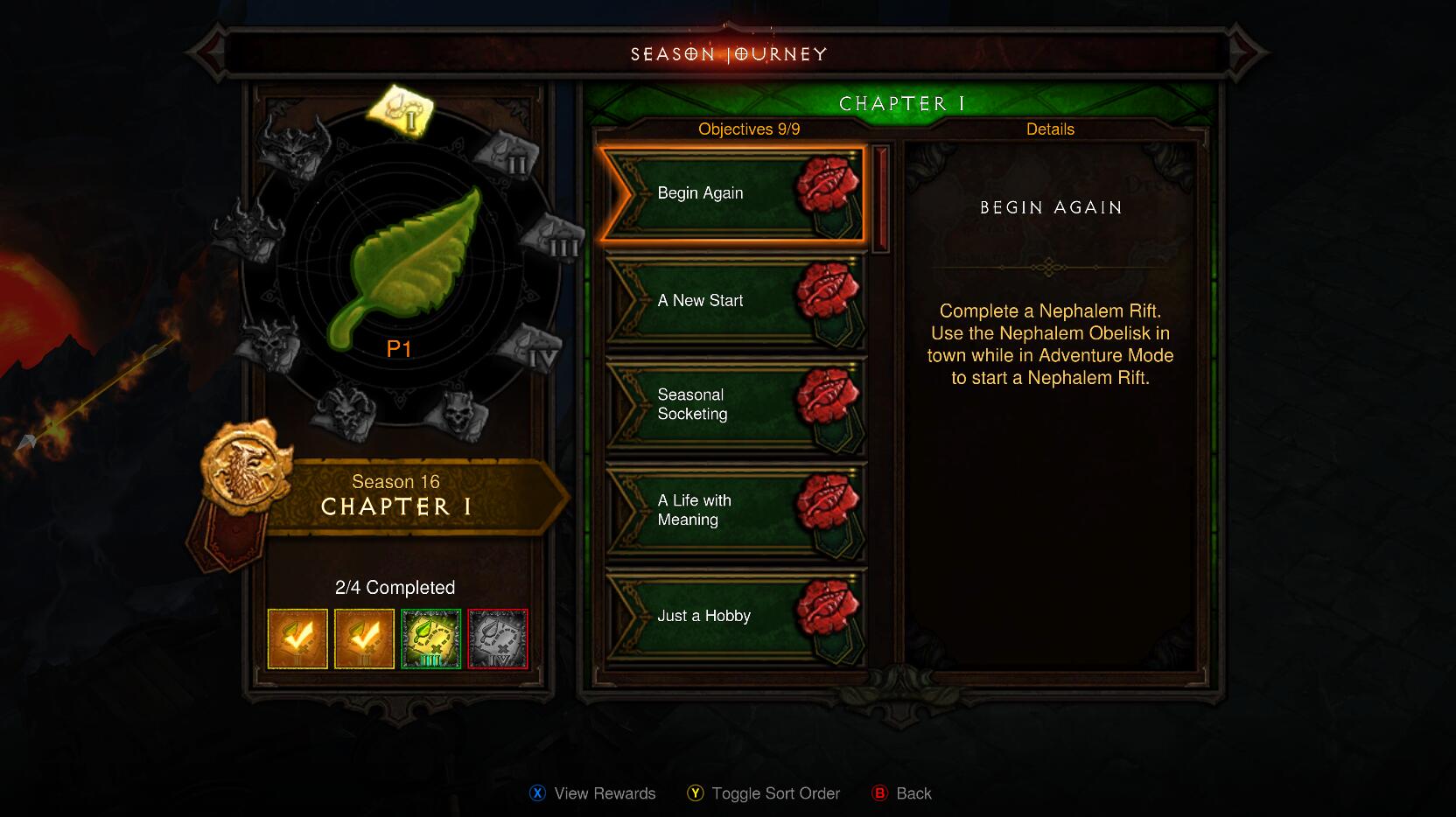Choose the A New Start objective
1456x817 pixels.
(x=733, y=301)
